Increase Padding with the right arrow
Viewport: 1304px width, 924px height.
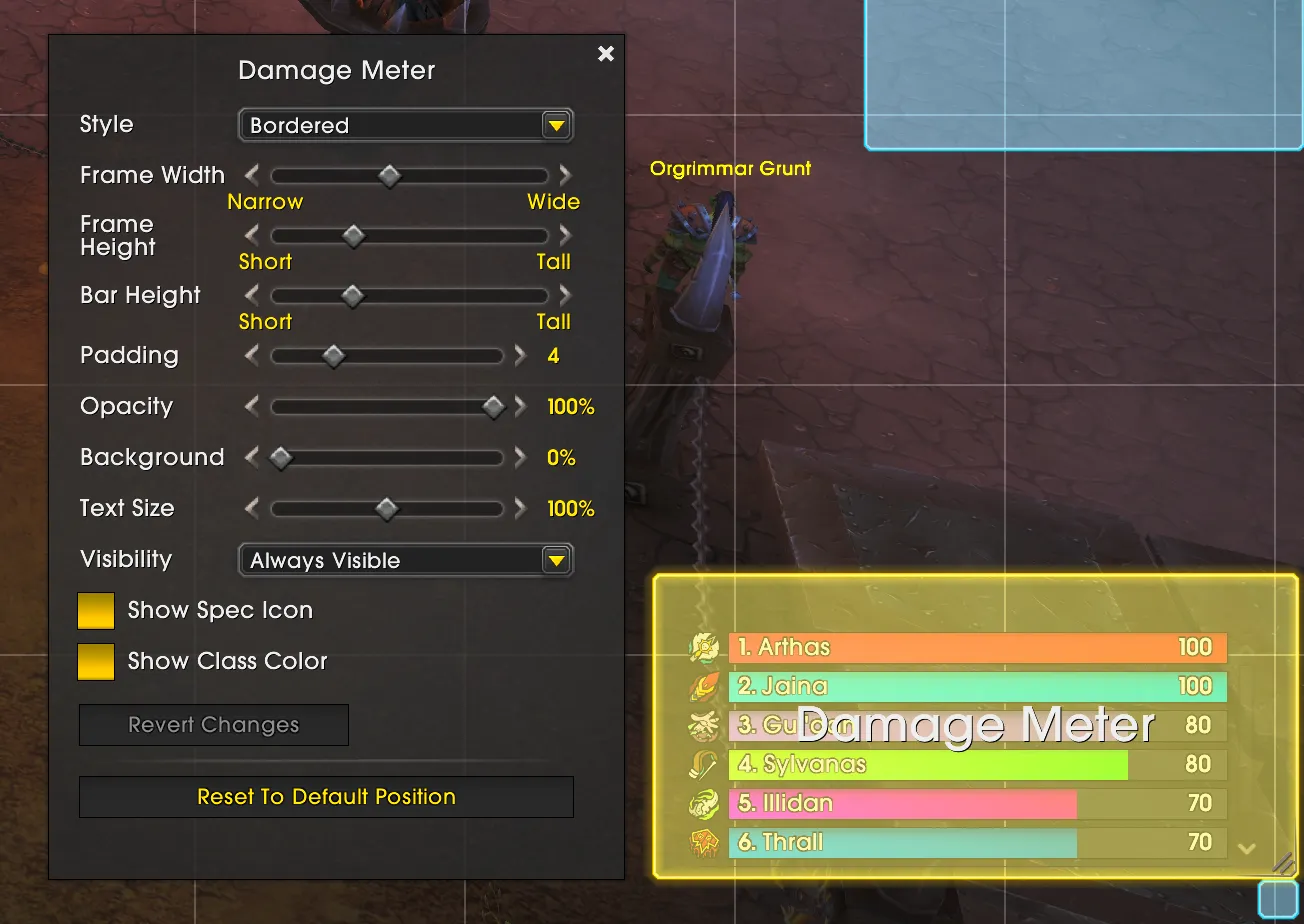tap(520, 356)
